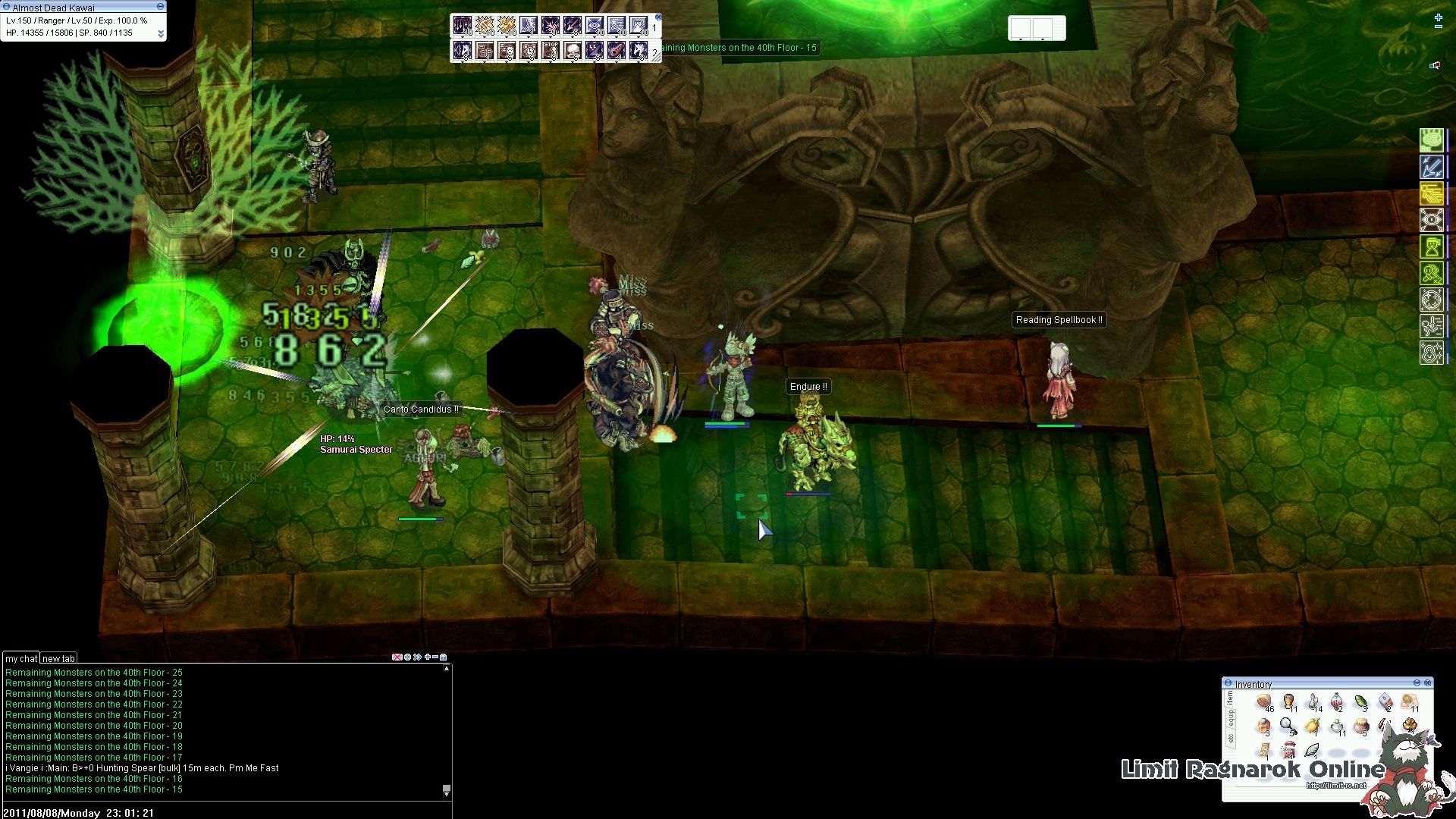Click the green hourglass buff icon in the status column
The width and height of the screenshot is (1456, 819).
coord(1431,246)
